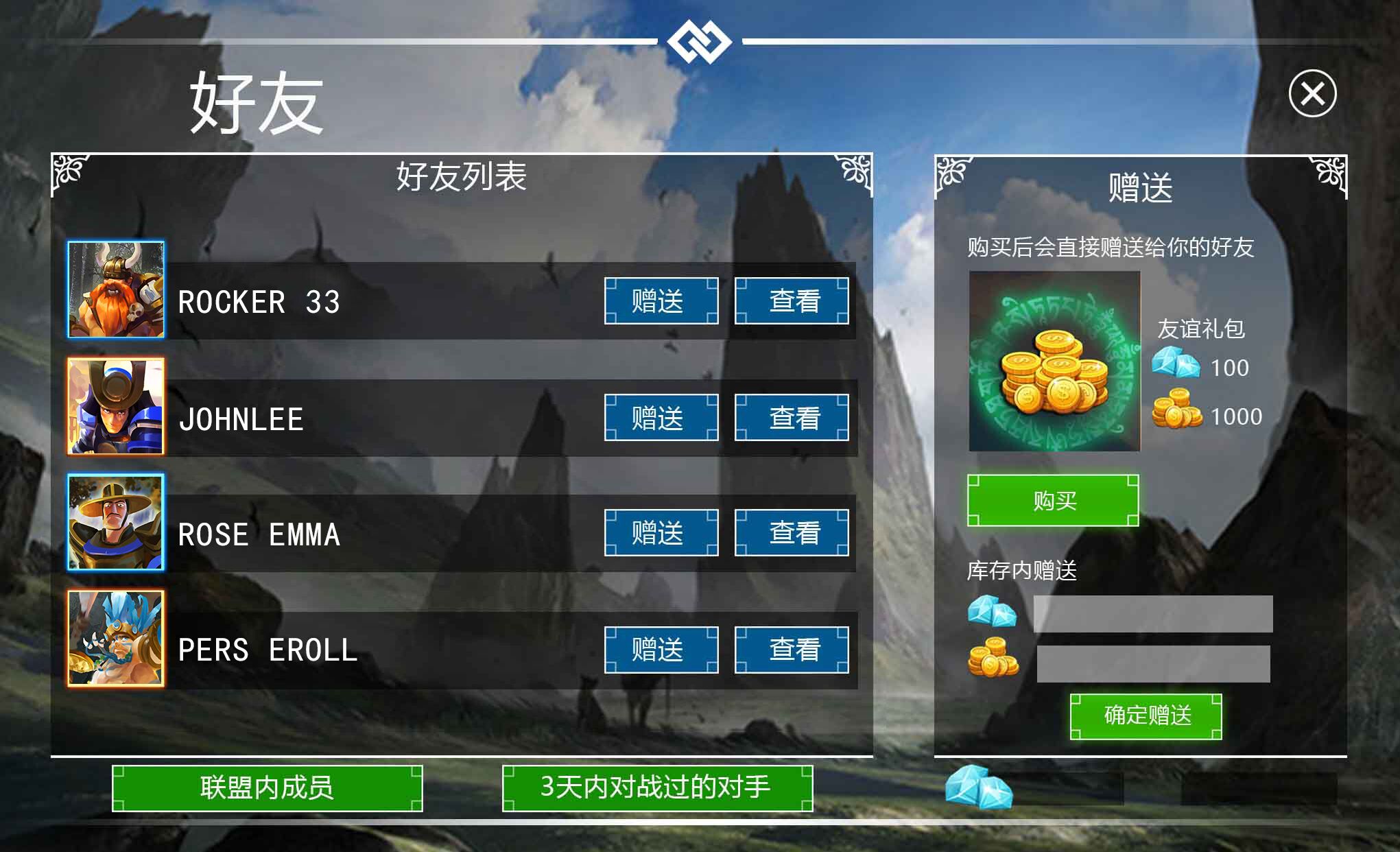
Task: Click the game logo at the top center
Action: click(x=699, y=41)
